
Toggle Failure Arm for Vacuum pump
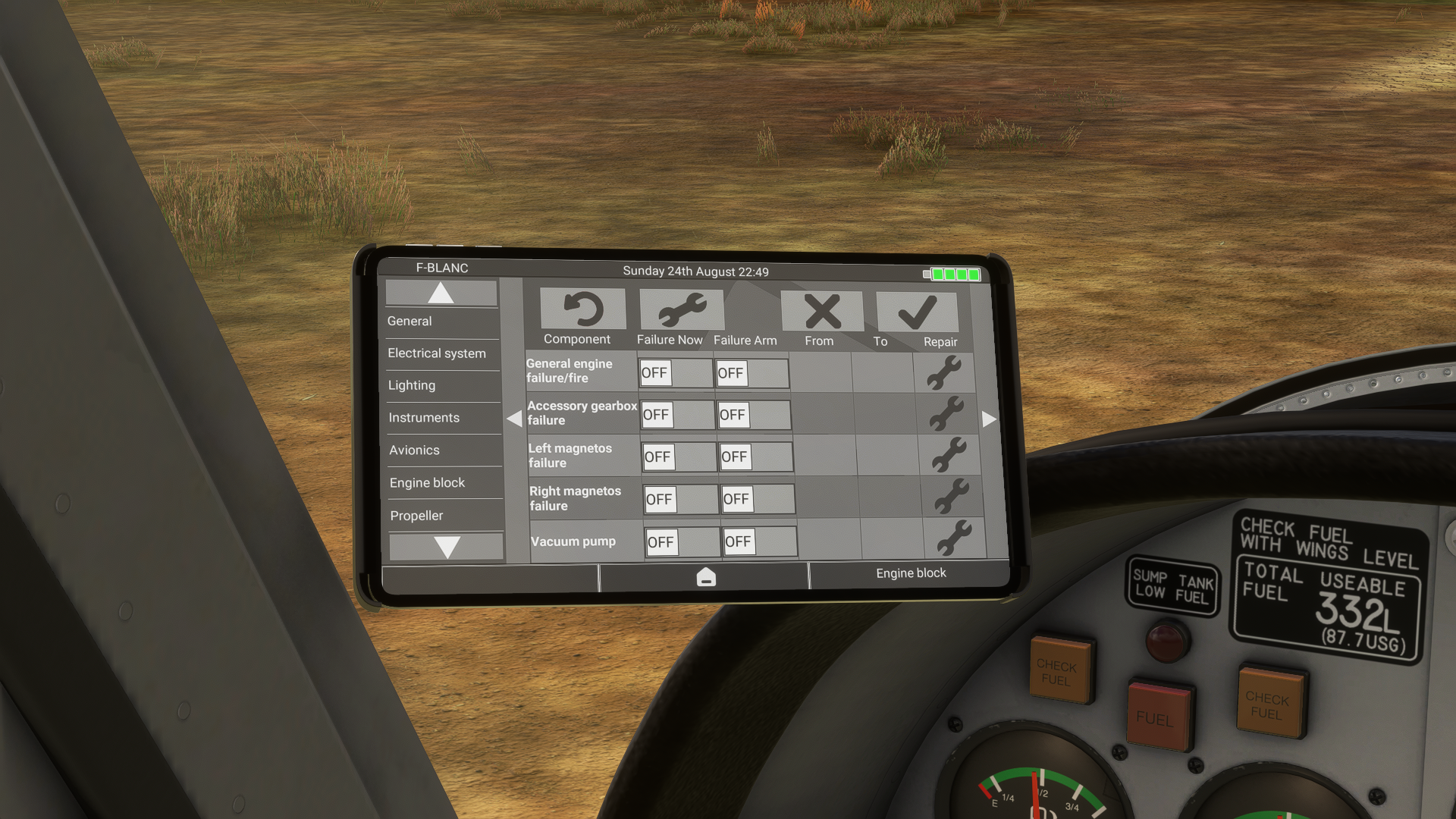coord(759,542)
